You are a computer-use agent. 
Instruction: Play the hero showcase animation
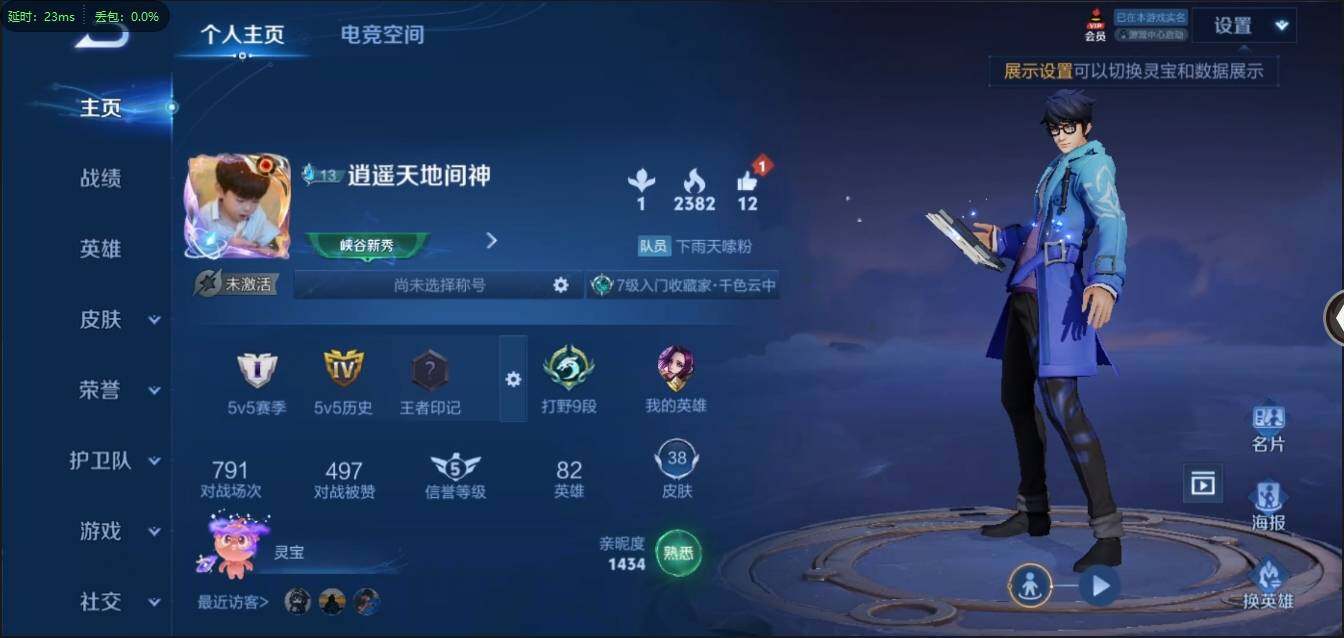pyautogui.click(x=1100, y=585)
